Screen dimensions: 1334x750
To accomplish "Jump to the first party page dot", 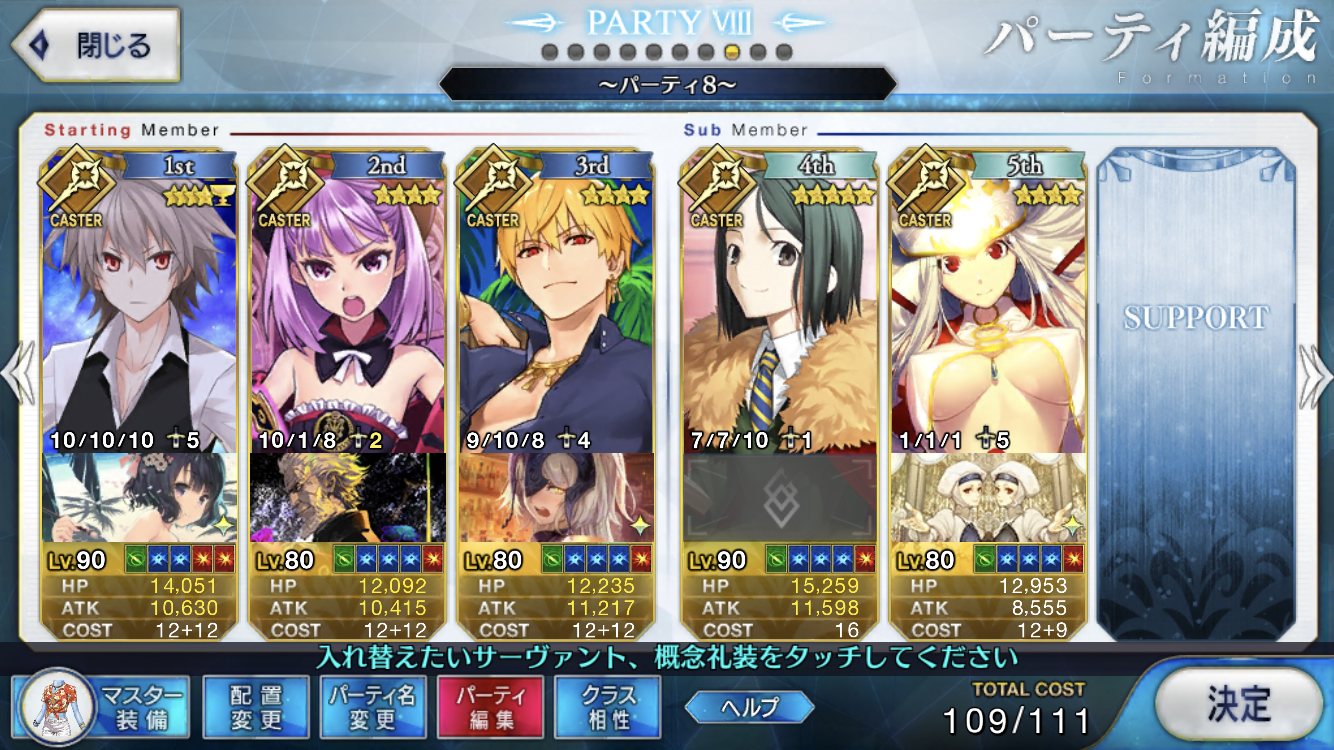I will pos(549,52).
